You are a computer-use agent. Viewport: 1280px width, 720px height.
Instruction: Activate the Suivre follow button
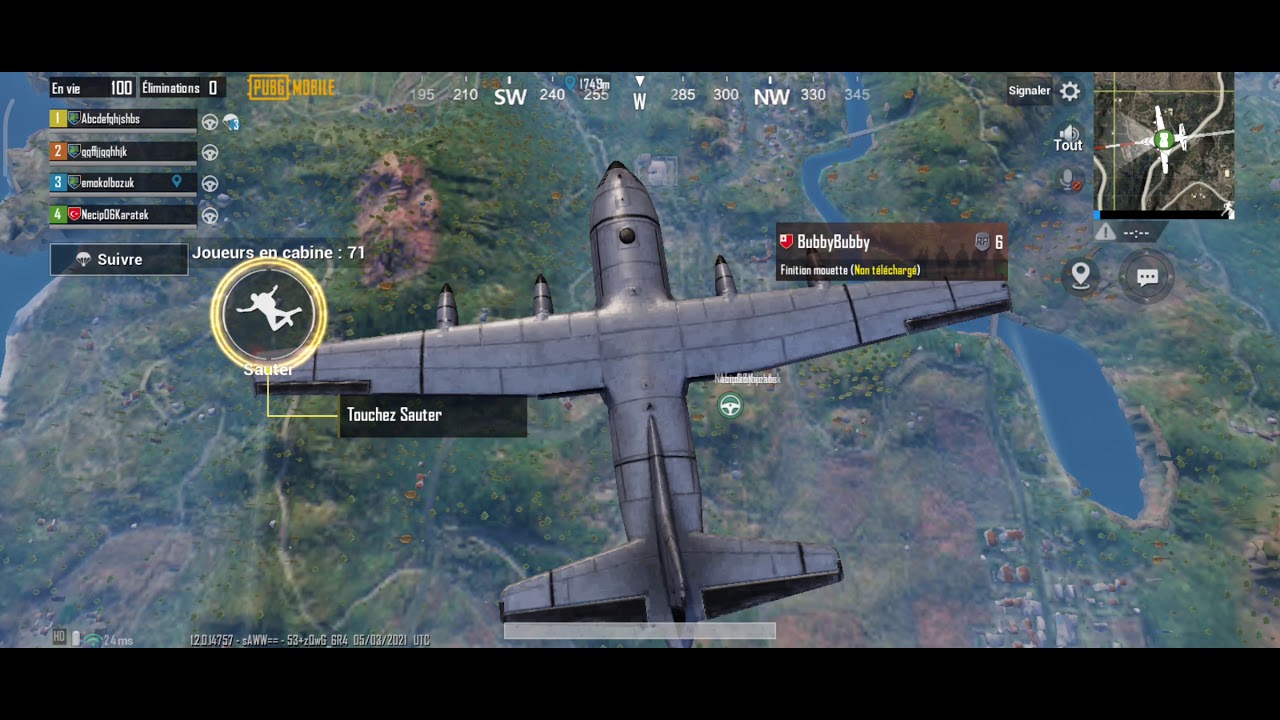119,259
